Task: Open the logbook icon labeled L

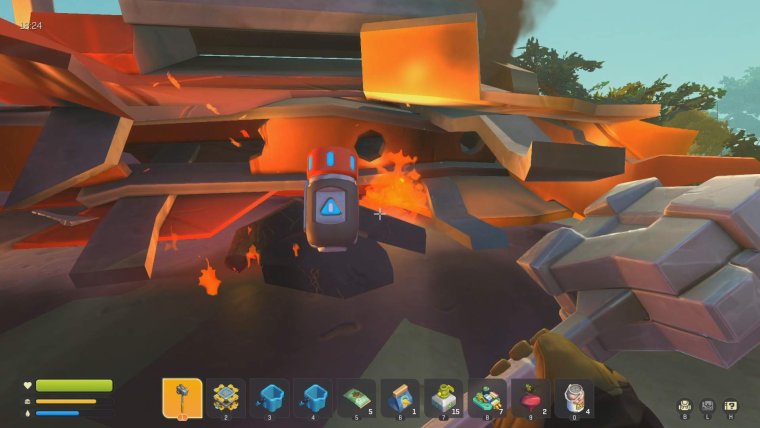Action: pos(708,405)
